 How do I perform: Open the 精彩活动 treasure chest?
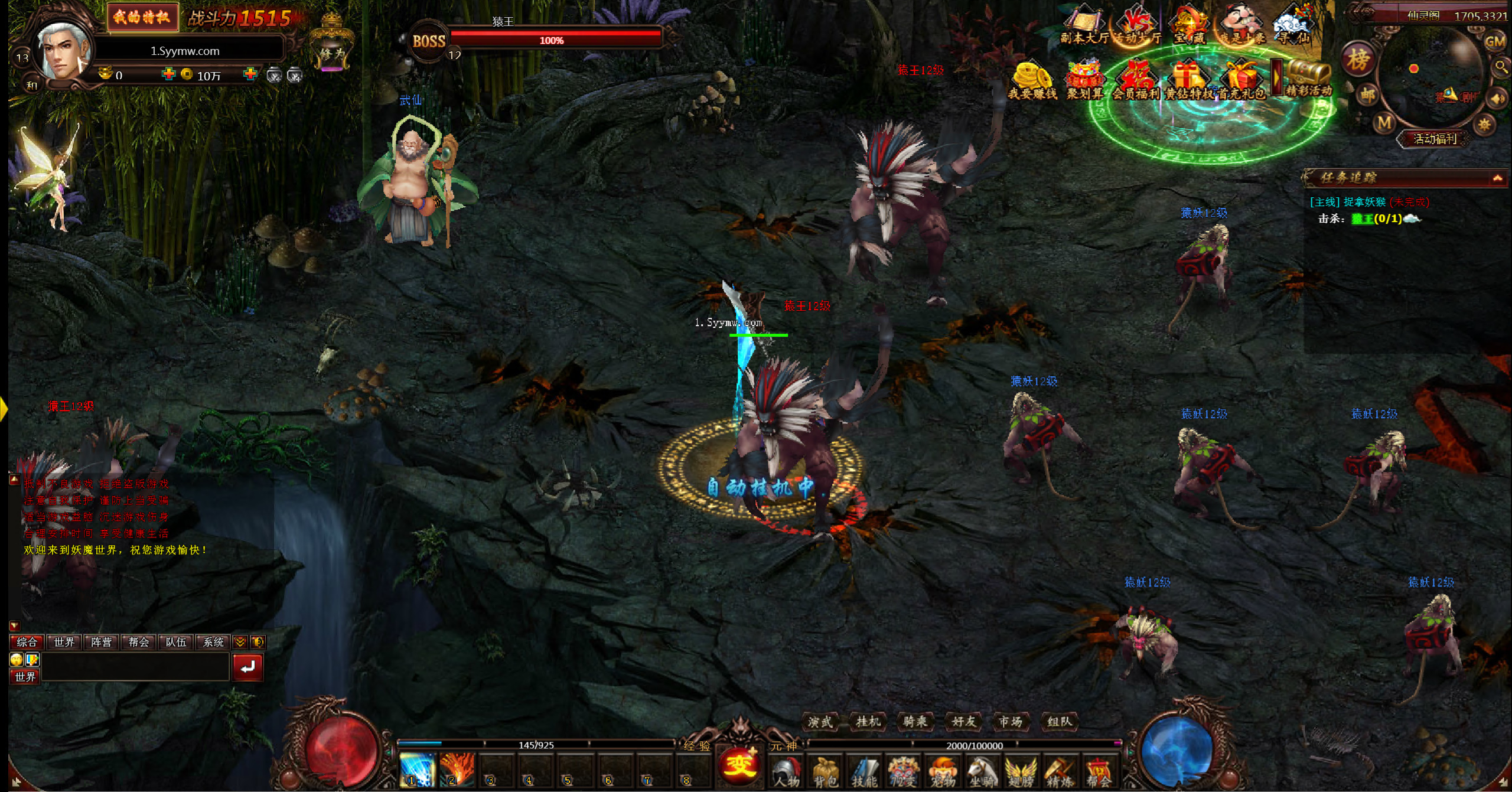click(x=1309, y=79)
